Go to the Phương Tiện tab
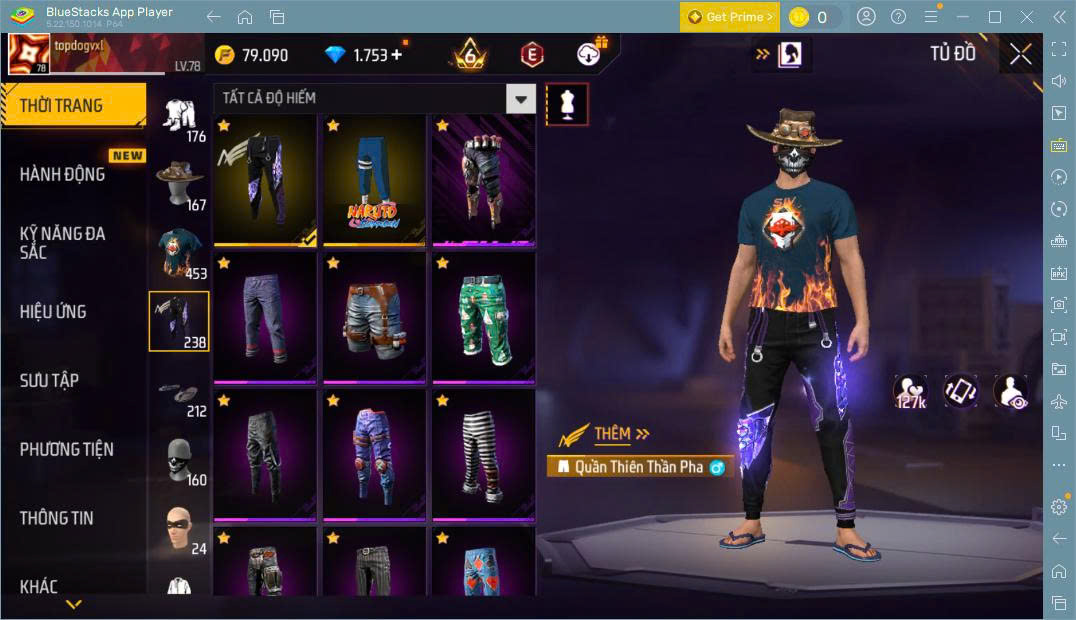1076x620 pixels. pyautogui.click(x=66, y=449)
